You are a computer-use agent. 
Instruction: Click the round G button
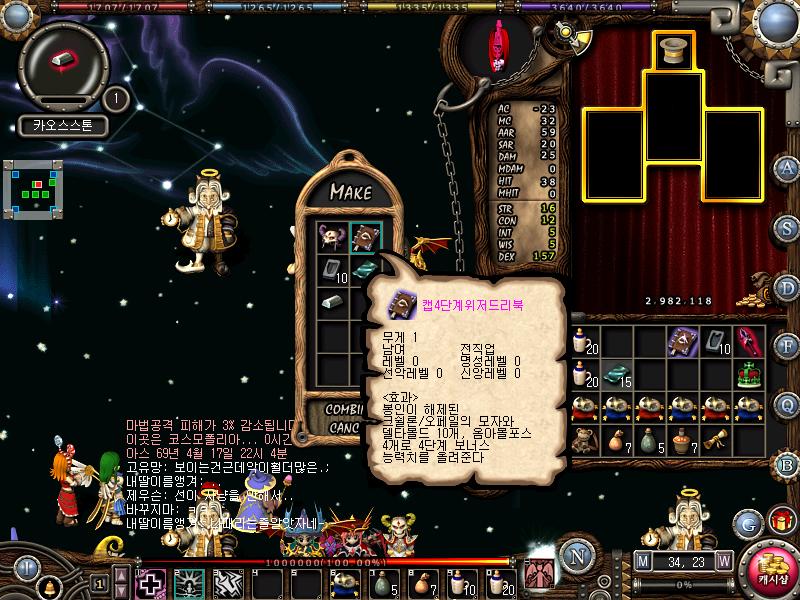click(x=748, y=522)
